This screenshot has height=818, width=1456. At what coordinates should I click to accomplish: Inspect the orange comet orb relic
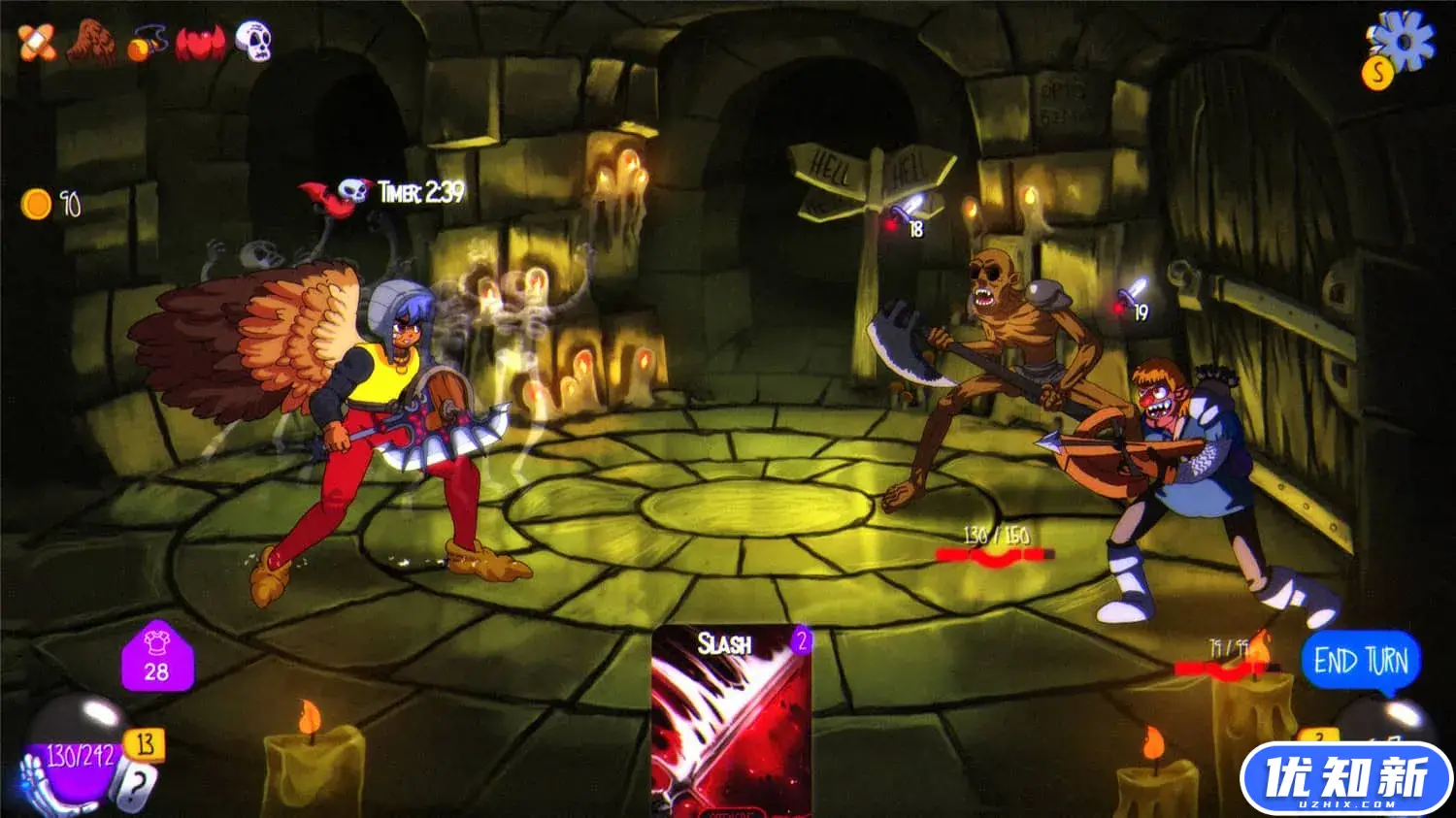[x=148, y=44]
